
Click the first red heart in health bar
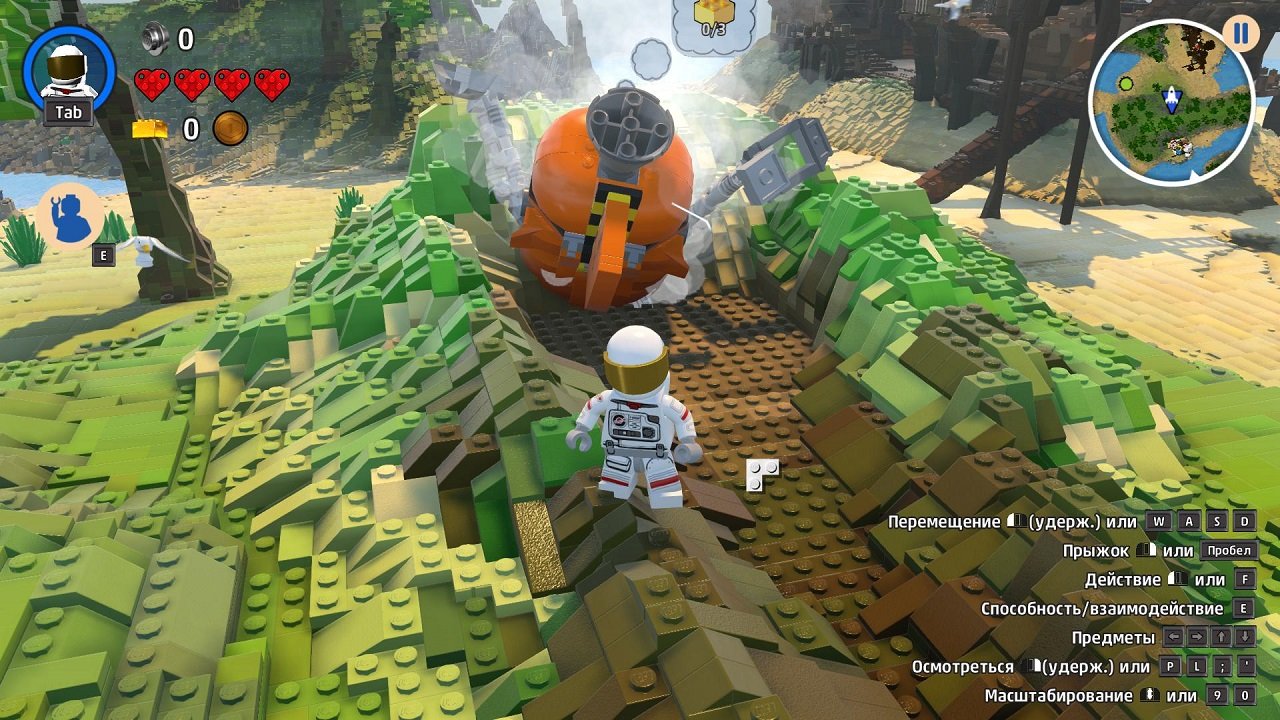tap(152, 85)
